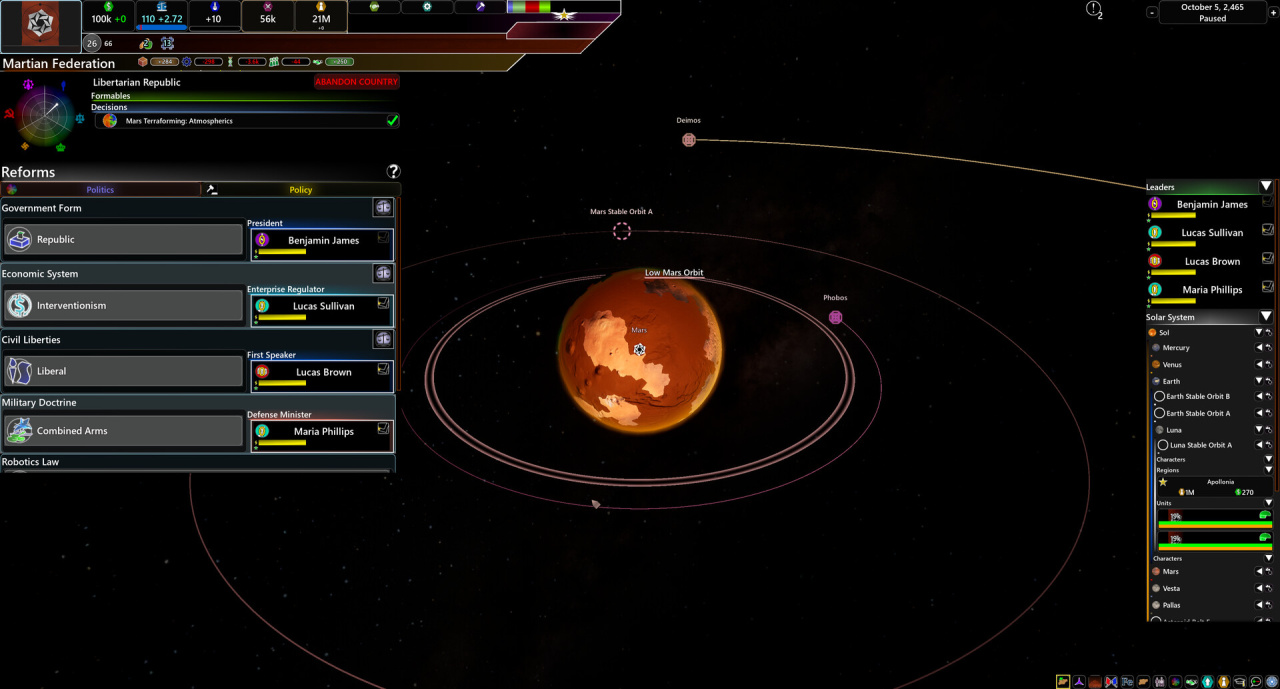1280x689 pixels.
Task: Select Defense Minister Maria Phillips
Action: [x=322, y=432]
